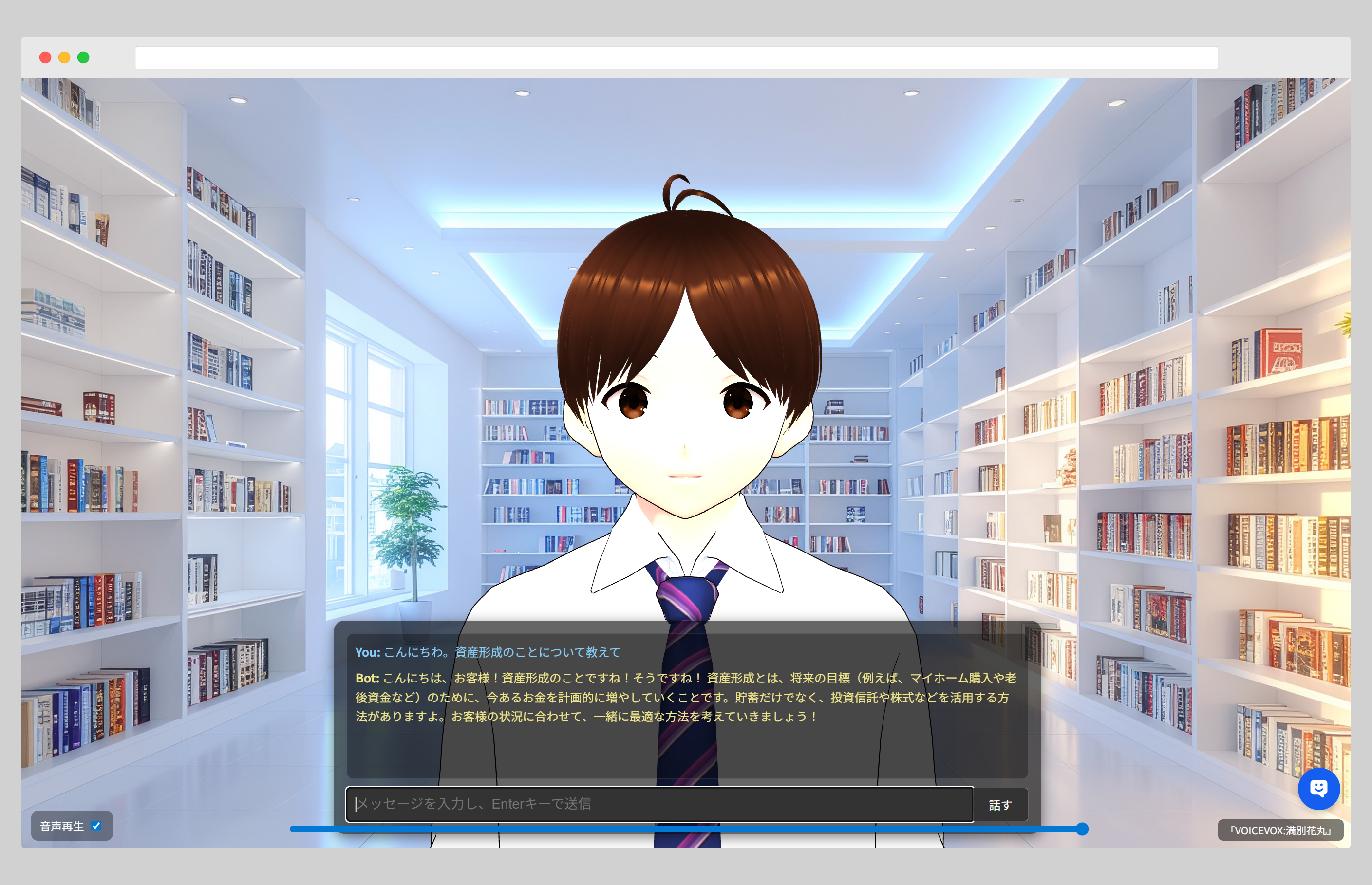Open the chat widget via blue speech-bubble icon
This screenshot has width=1372, height=885.
point(1319,789)
